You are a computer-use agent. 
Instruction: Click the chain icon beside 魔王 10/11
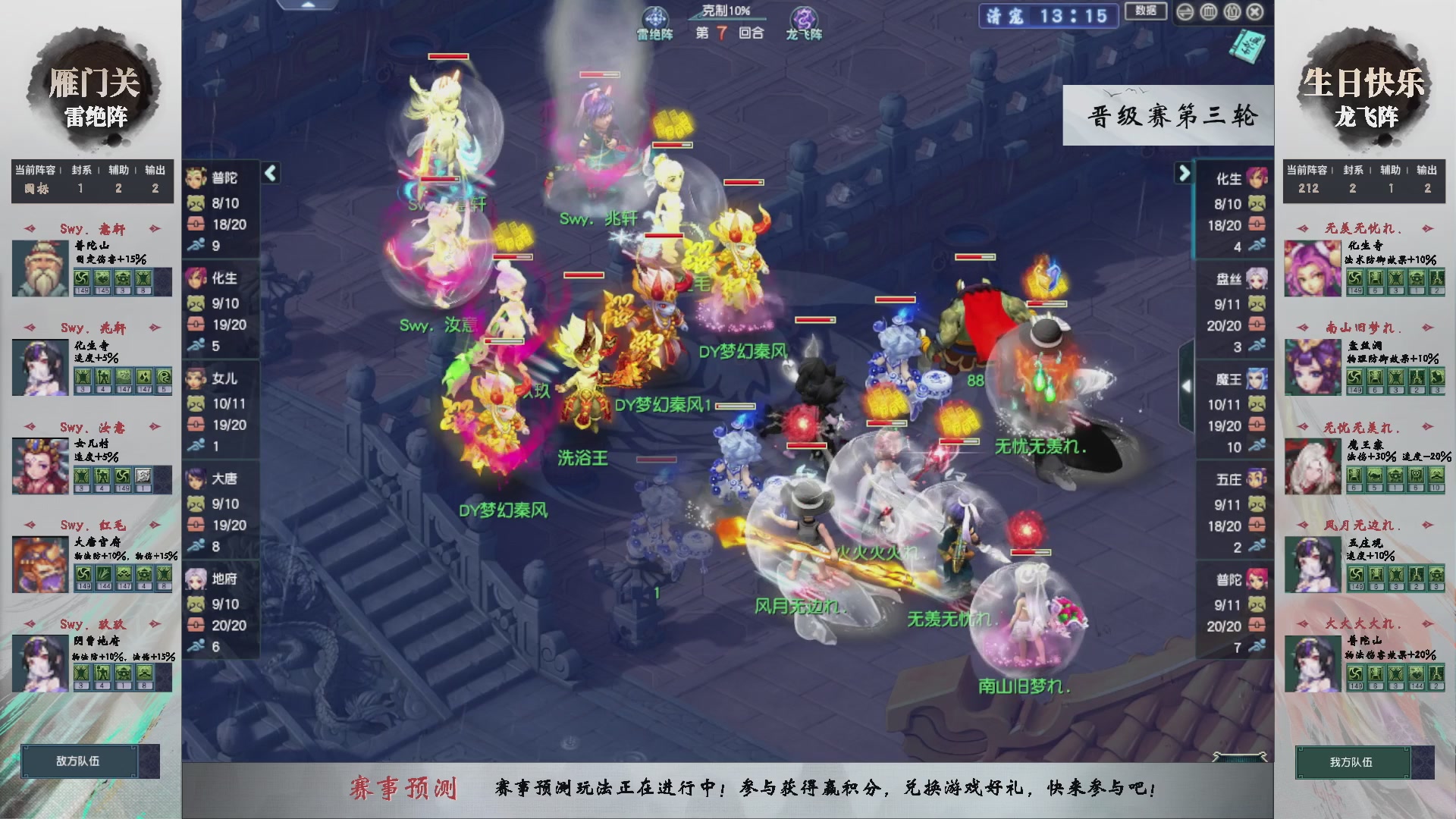tap(1257, 425)
